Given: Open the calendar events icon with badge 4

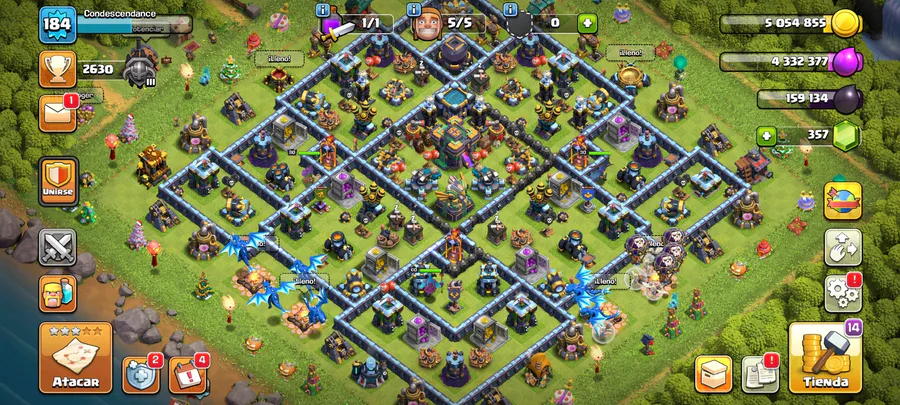Looking at the screenshot, I should pyautogui.click(x=187, y=374).
